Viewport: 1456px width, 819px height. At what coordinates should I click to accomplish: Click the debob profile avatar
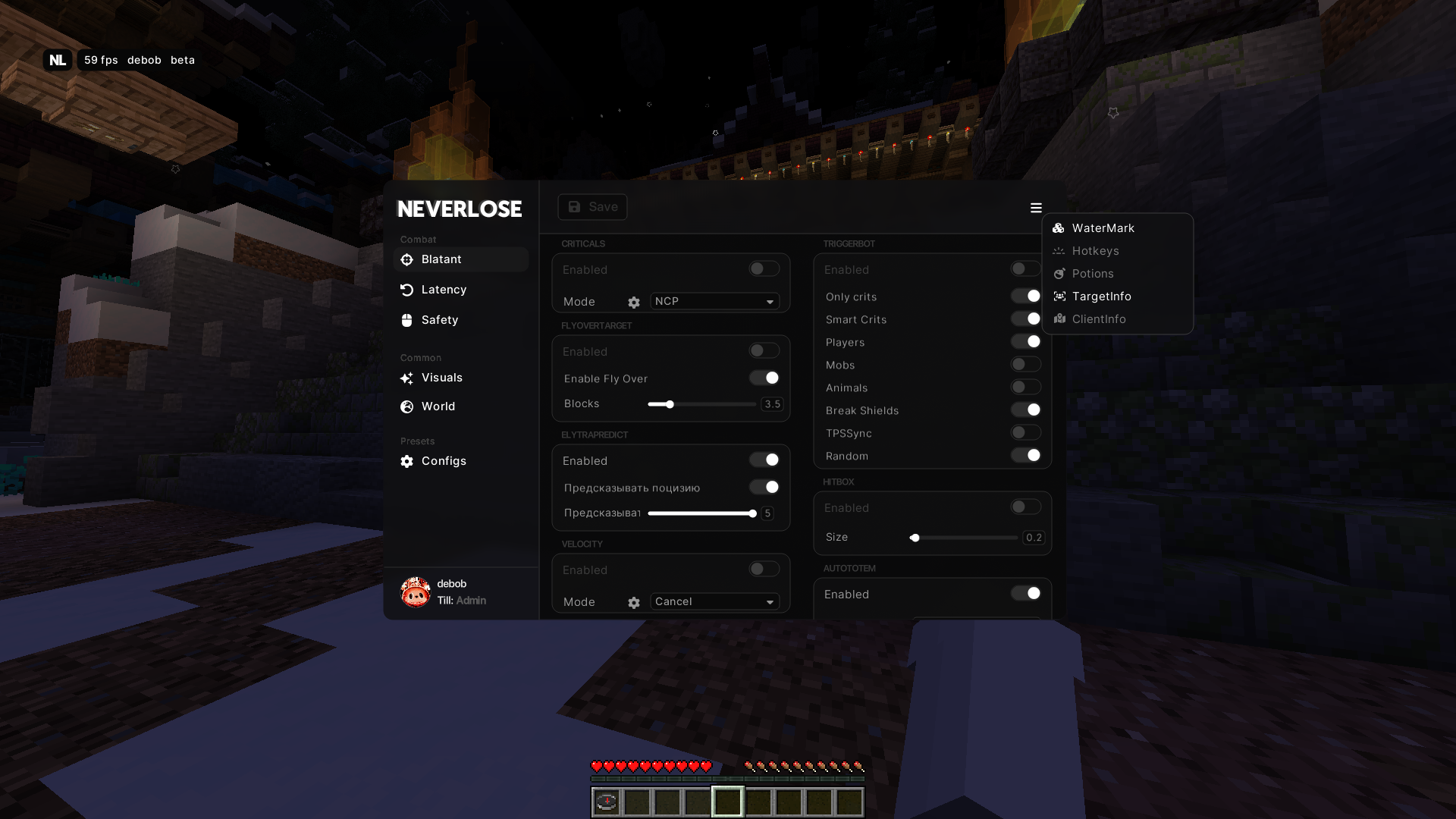point(417,592)
